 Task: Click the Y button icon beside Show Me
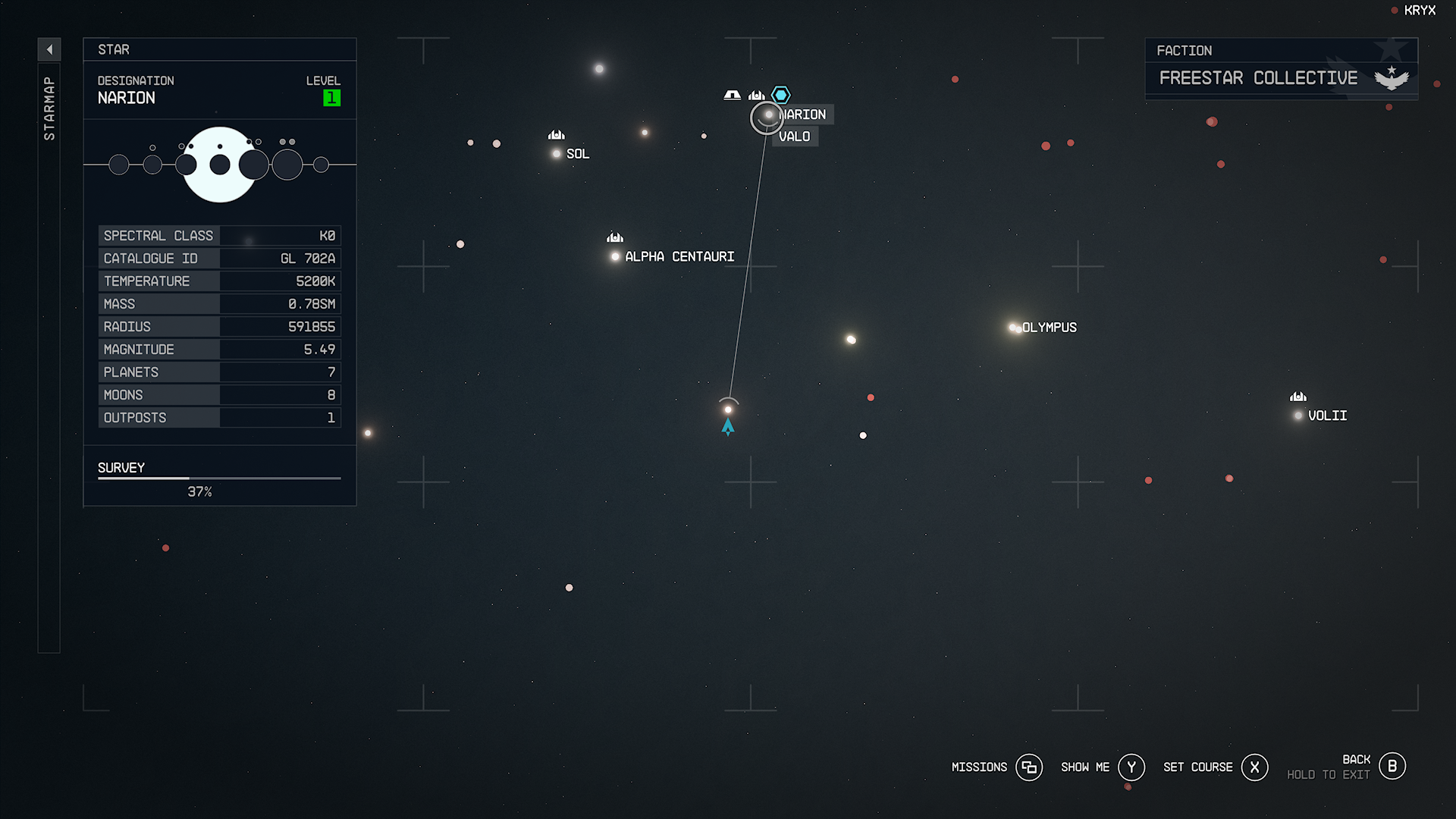point(1131,767)
